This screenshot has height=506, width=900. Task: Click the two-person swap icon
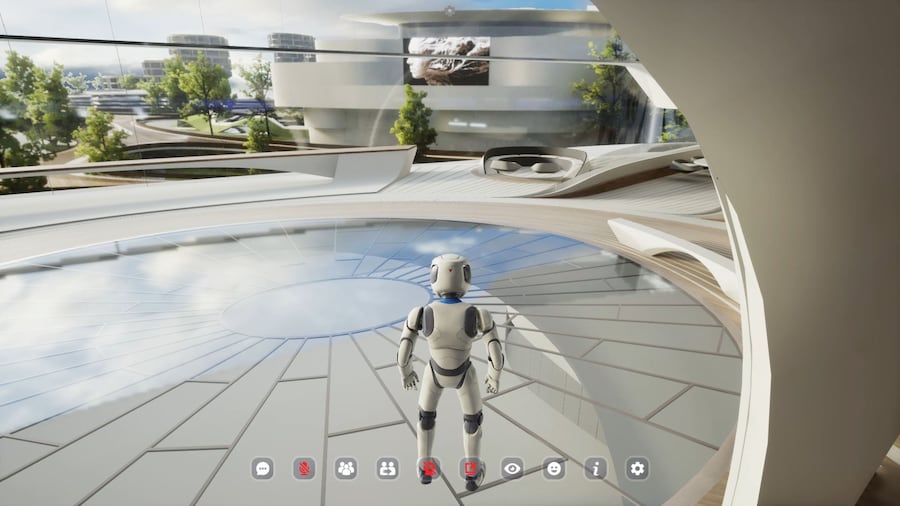click(387, 467)
